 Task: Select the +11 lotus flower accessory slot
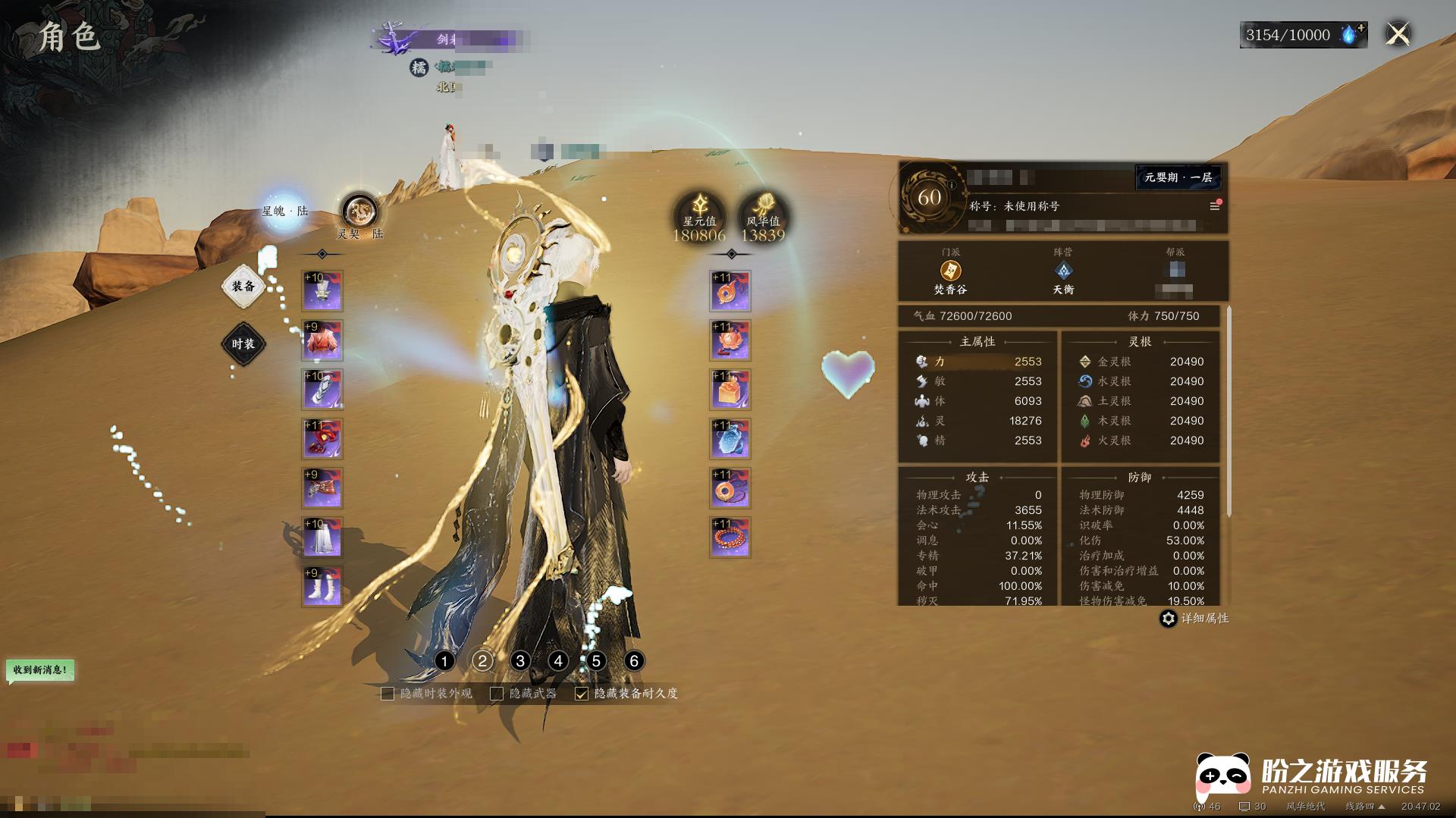coord(730,340)
